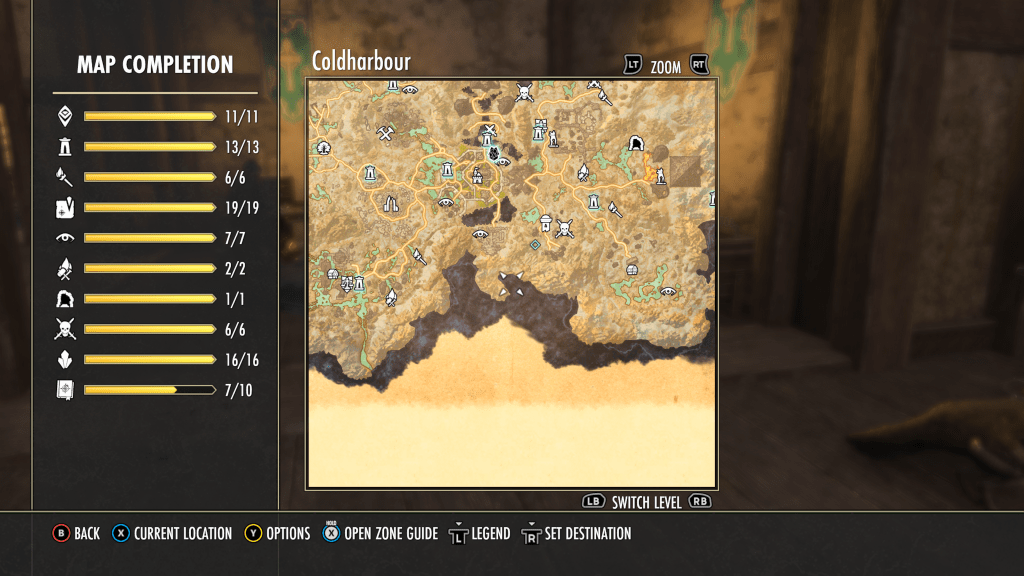
Task: Click the crossed pickaxes mine marker
Action: tap(385, 131)
